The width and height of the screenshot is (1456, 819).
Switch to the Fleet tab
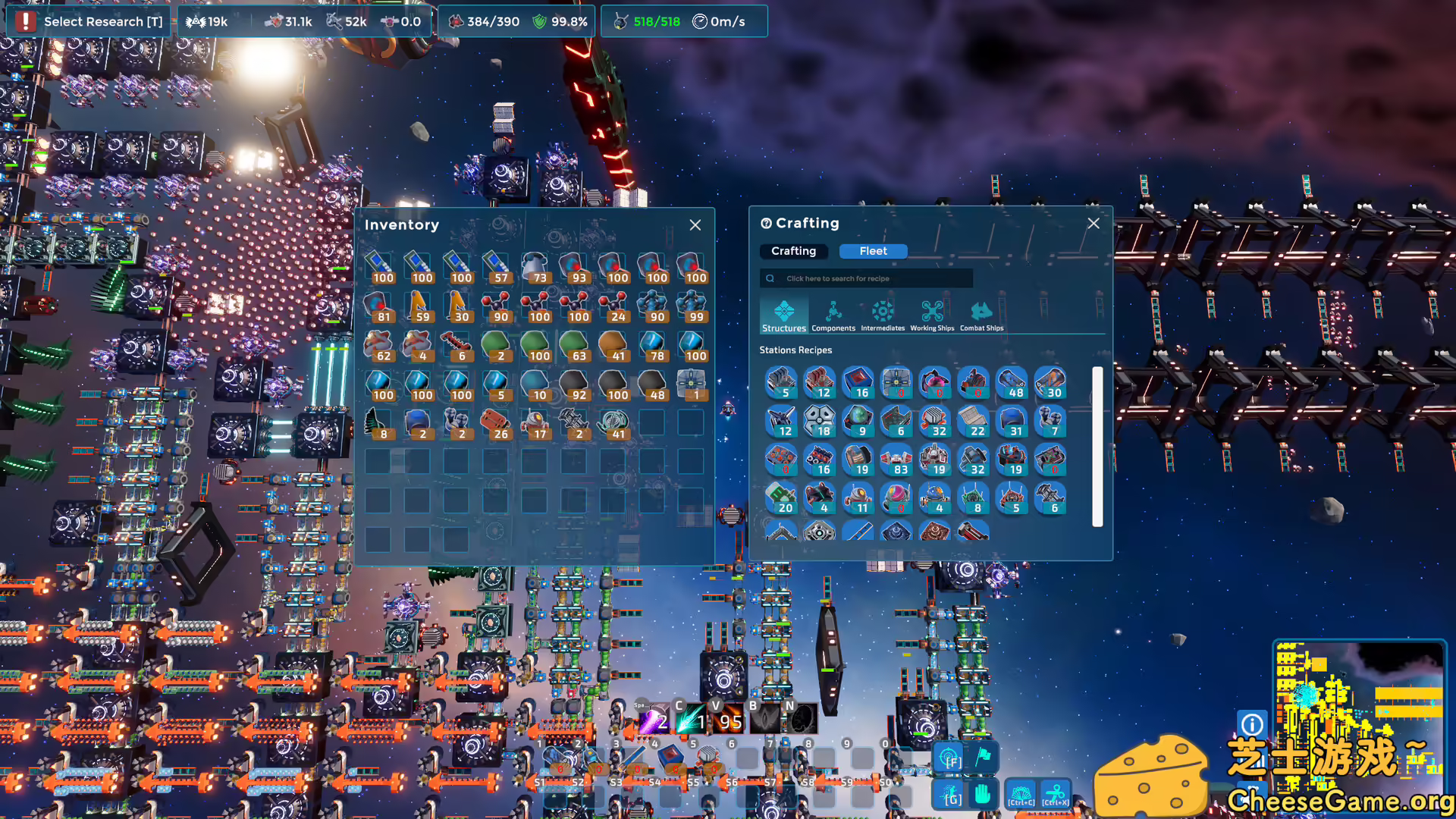point(873,251)
